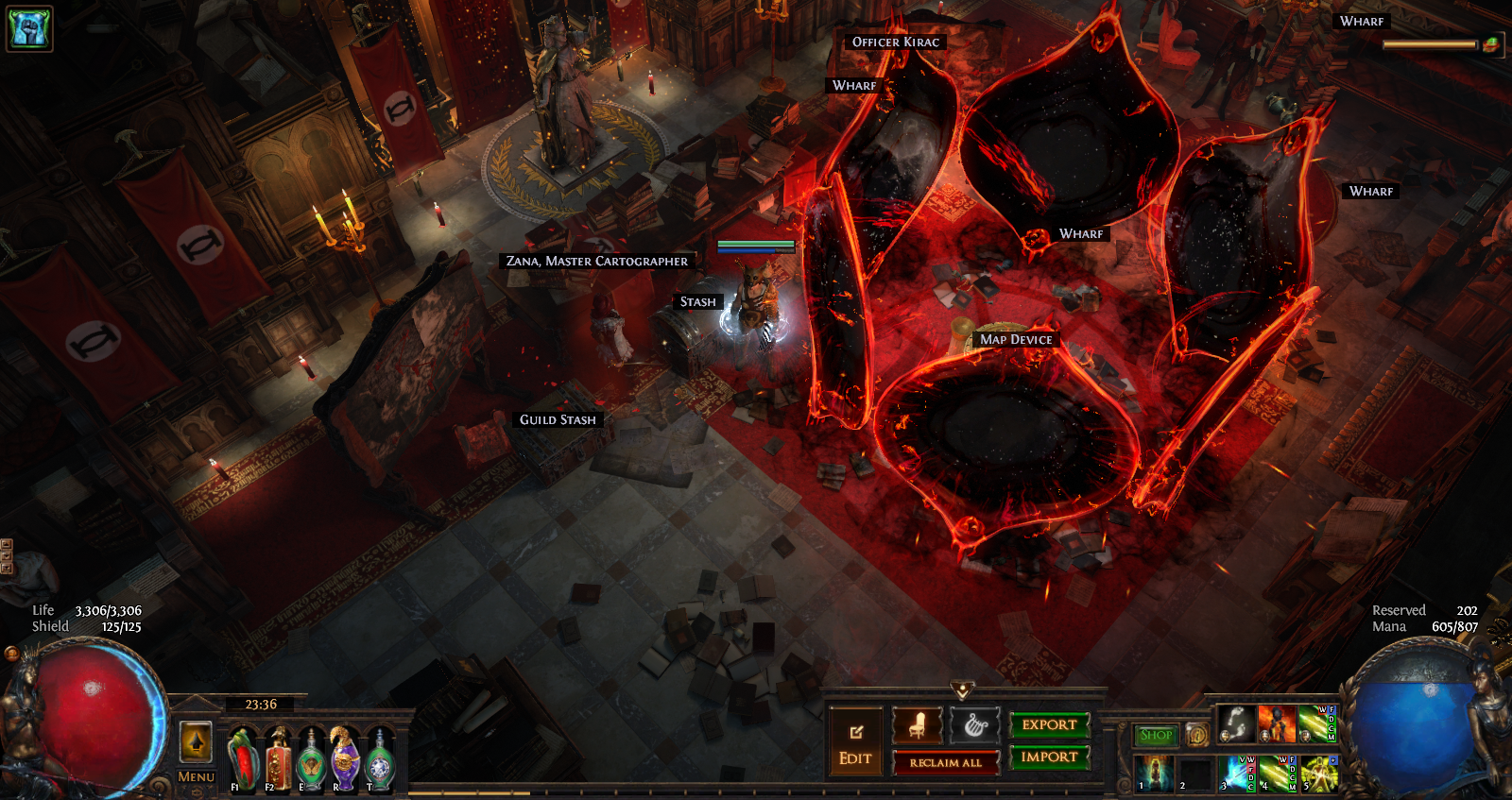The image size is (1512, 800).
Task: Open the Guild Stash label
Action: tap(558, 419)
